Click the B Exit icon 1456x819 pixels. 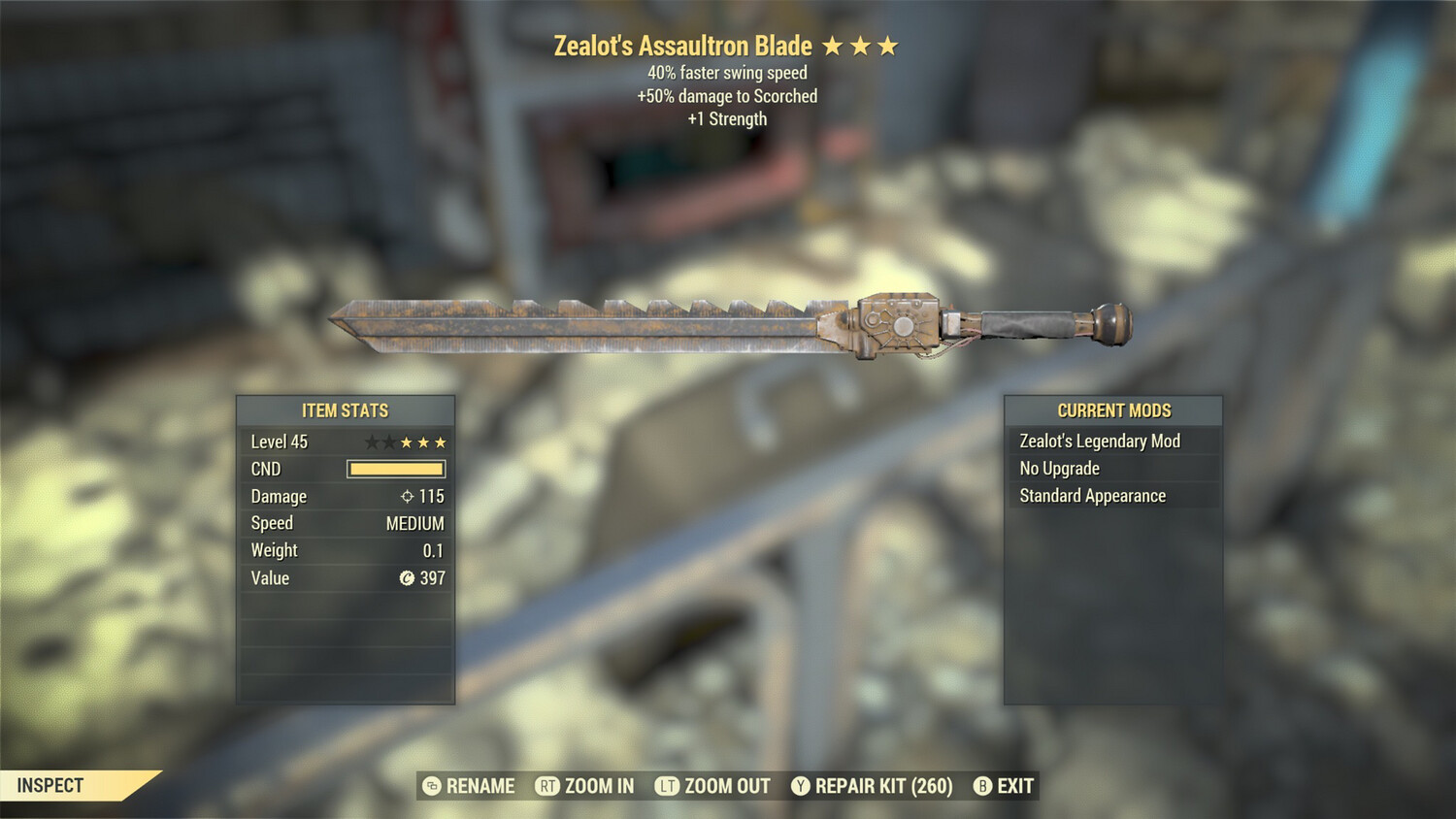(982, 786)
